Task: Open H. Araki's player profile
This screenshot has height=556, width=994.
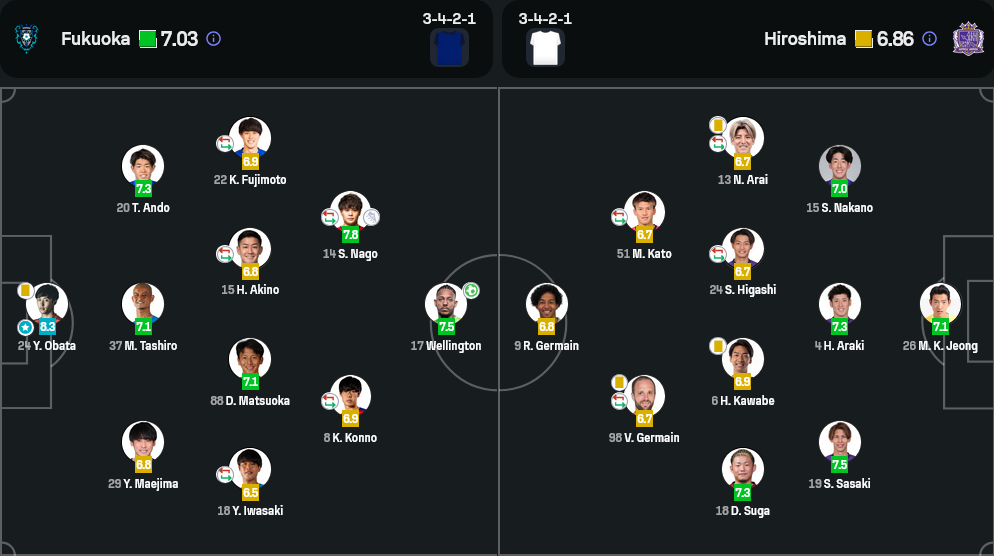Action: [x=839, y=304]
